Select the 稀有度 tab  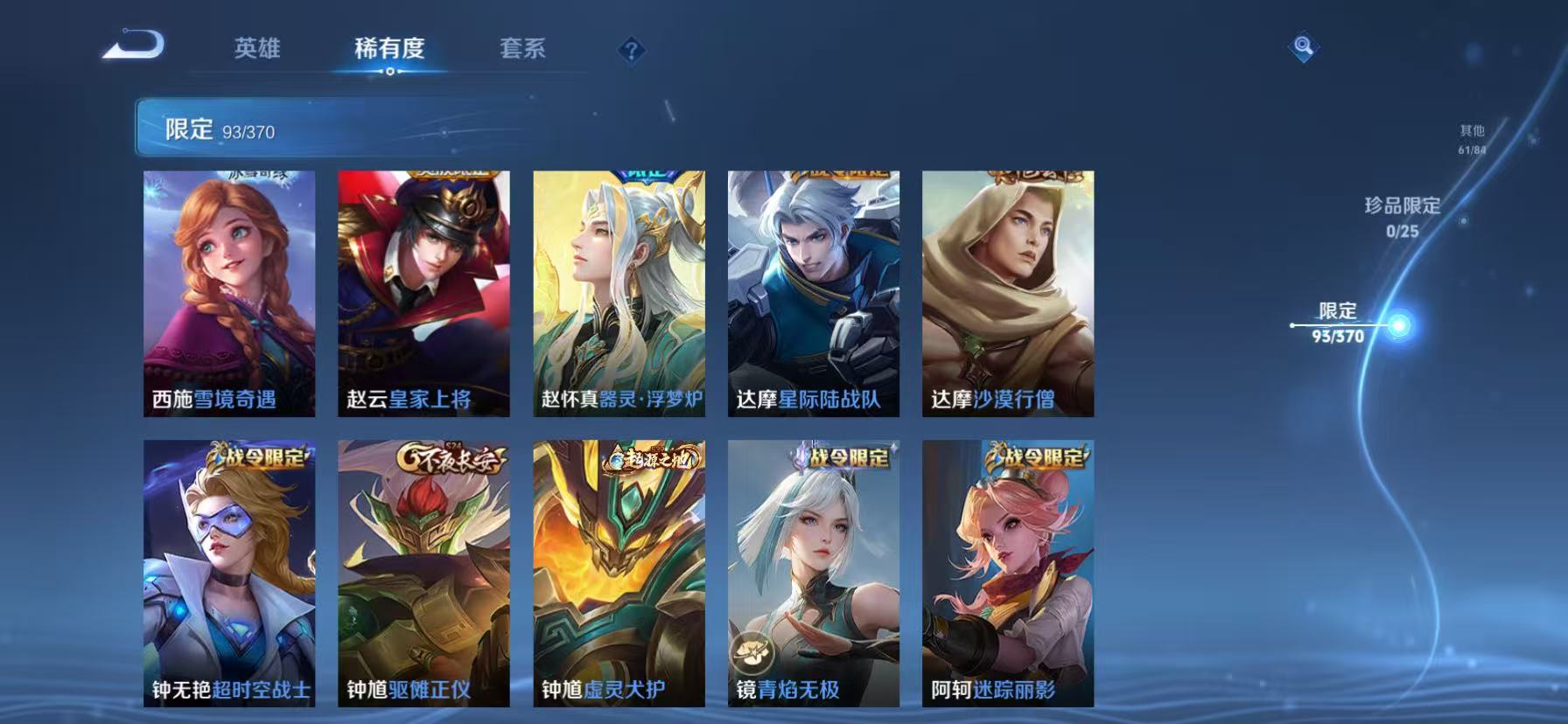[390, 50]
